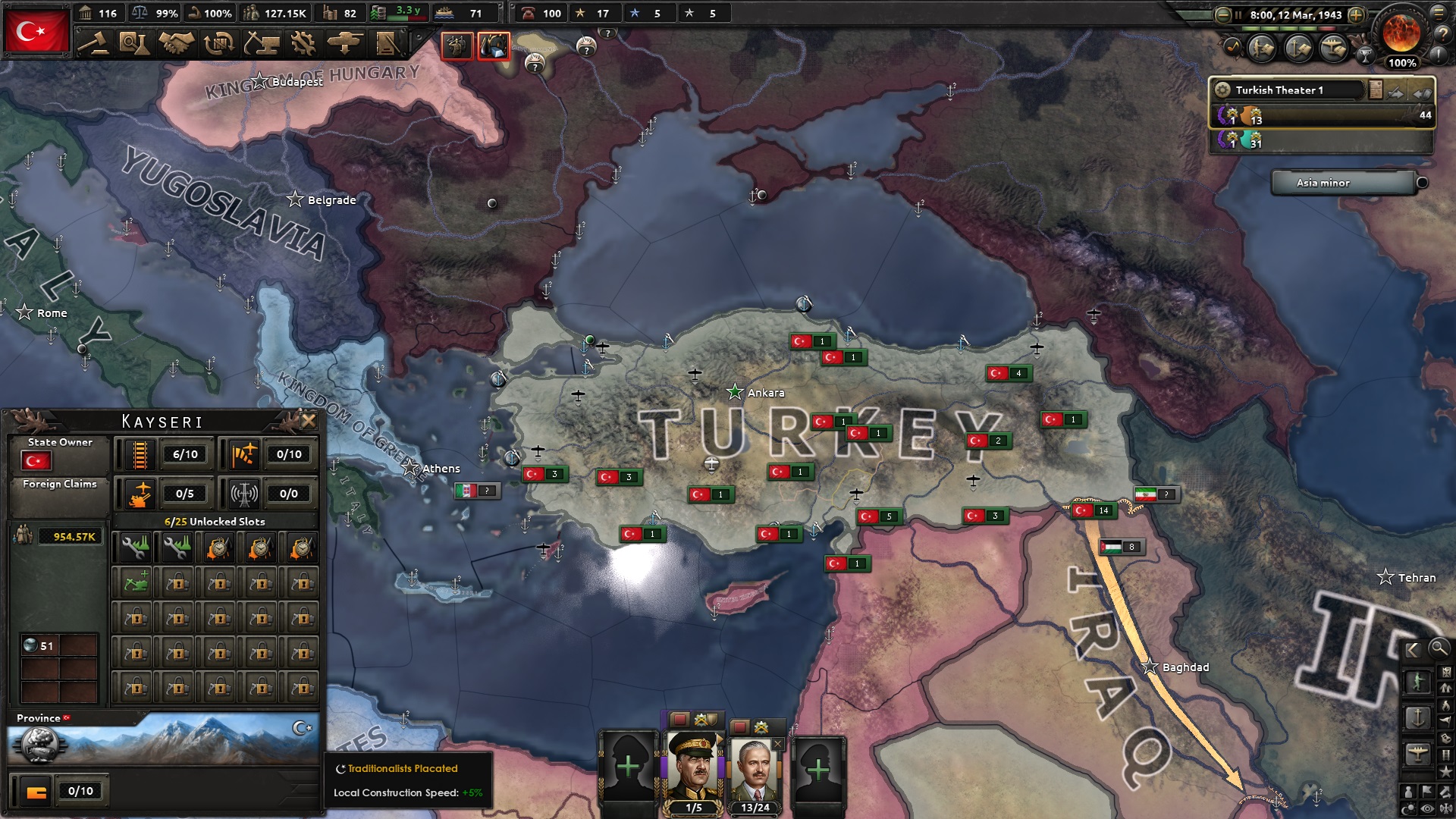Open the decisions tab with gavel icon
This screenshot has height=819, width=1456.
tap(97, 44)
